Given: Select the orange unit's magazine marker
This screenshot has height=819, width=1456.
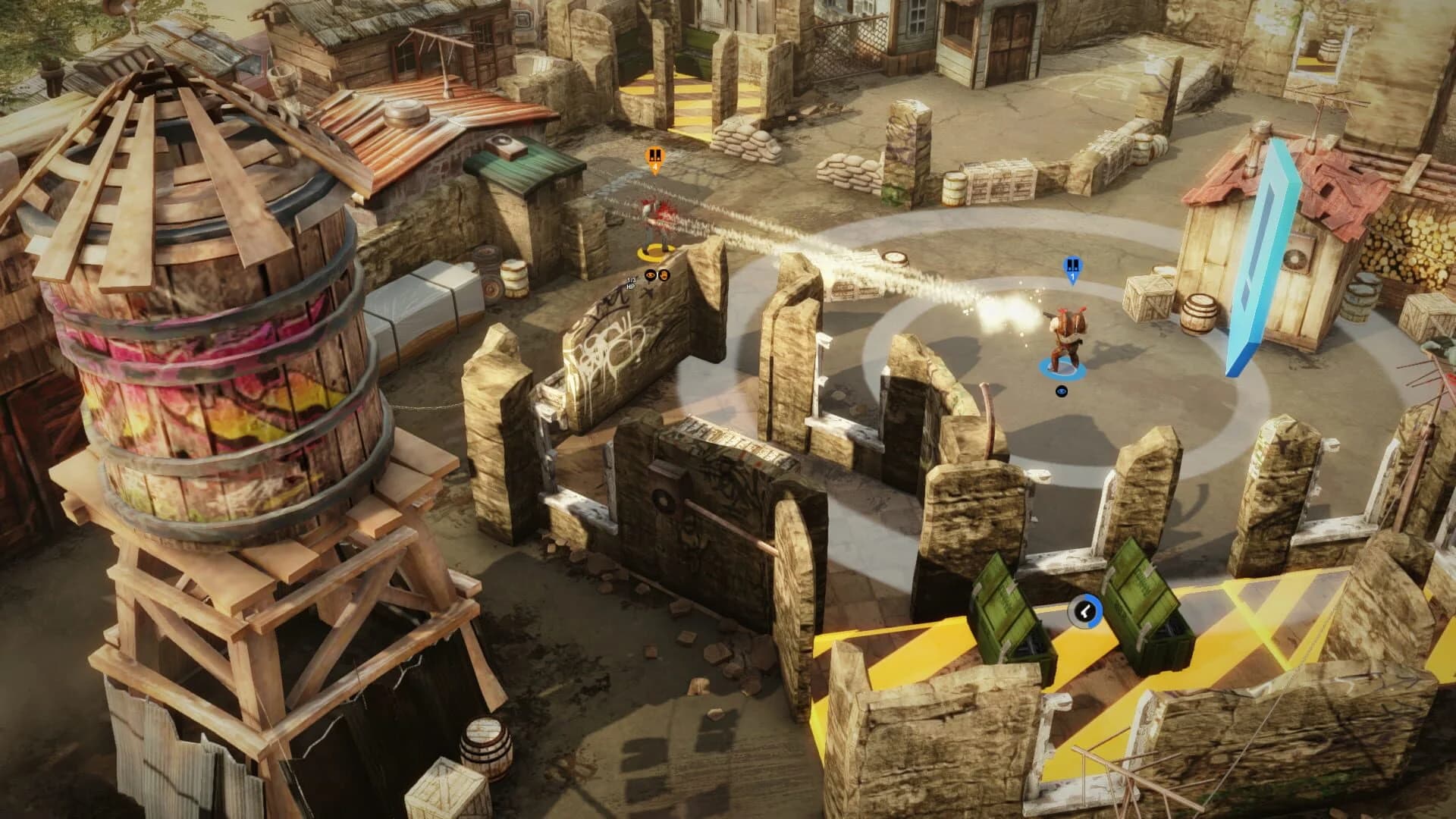Looking at the screenshot, I should point(655,155).
